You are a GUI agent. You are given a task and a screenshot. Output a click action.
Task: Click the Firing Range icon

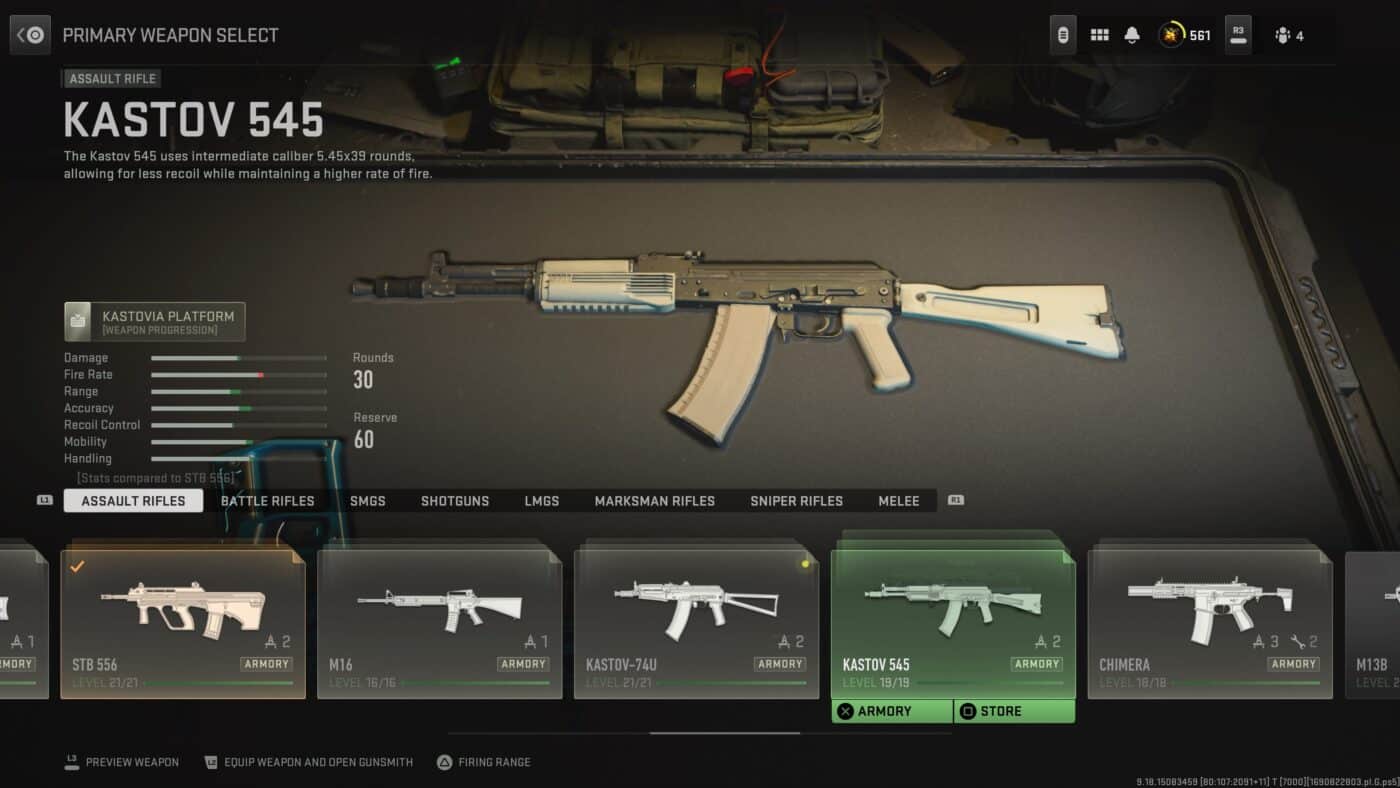tap(442, 761)
